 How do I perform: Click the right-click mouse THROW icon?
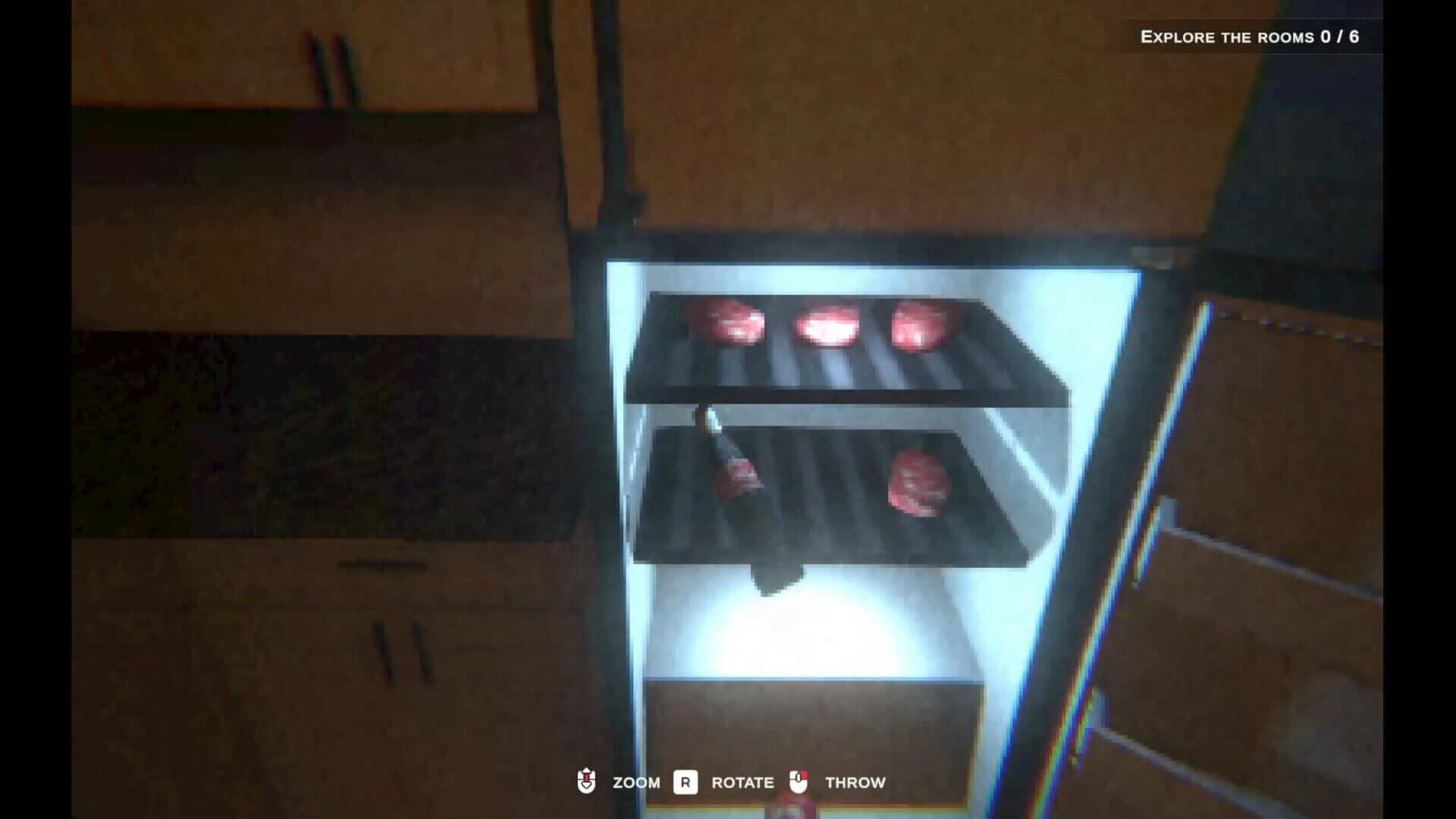click(798, 782)
